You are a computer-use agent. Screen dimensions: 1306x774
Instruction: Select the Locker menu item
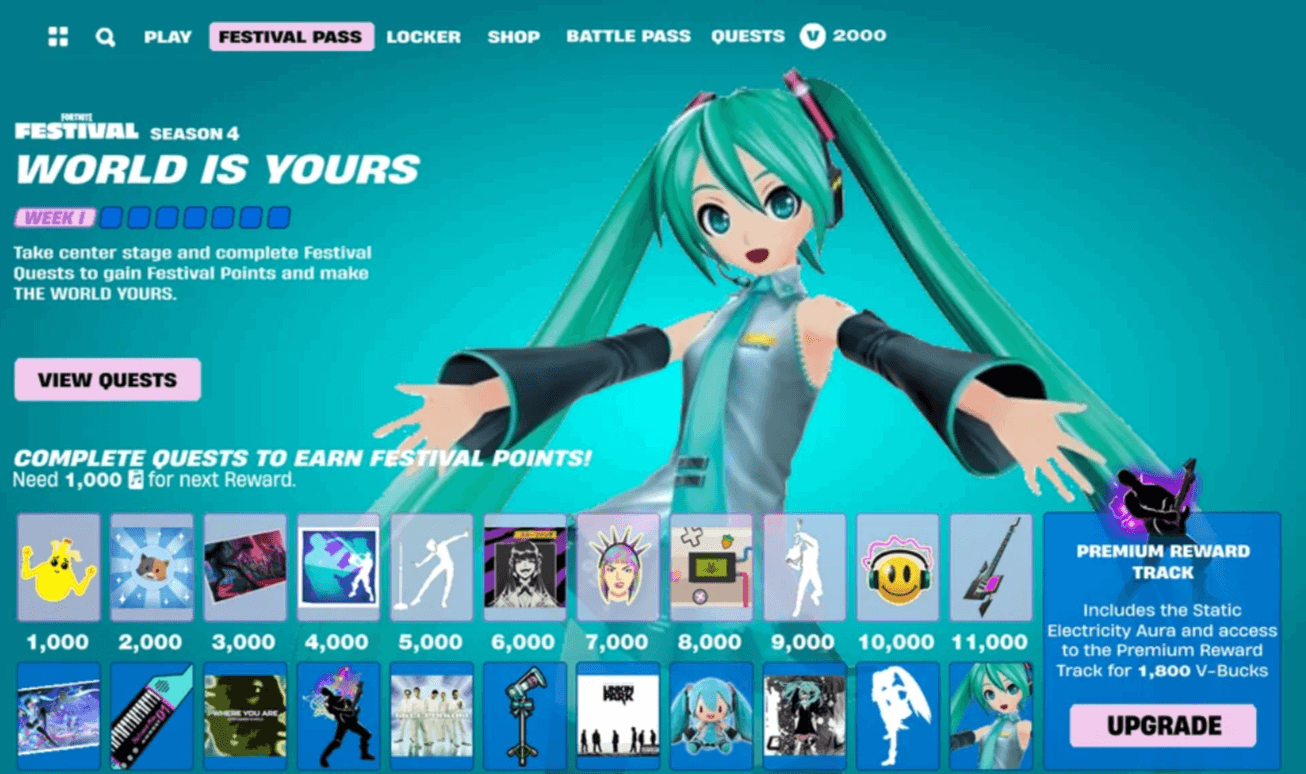tap(422, 36)
